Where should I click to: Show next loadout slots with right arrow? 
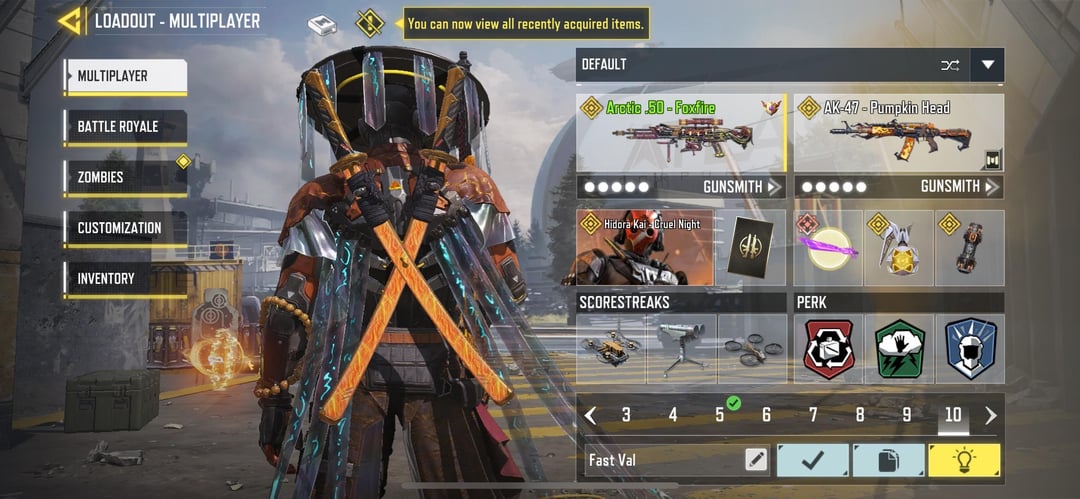(x=991, y=415)
